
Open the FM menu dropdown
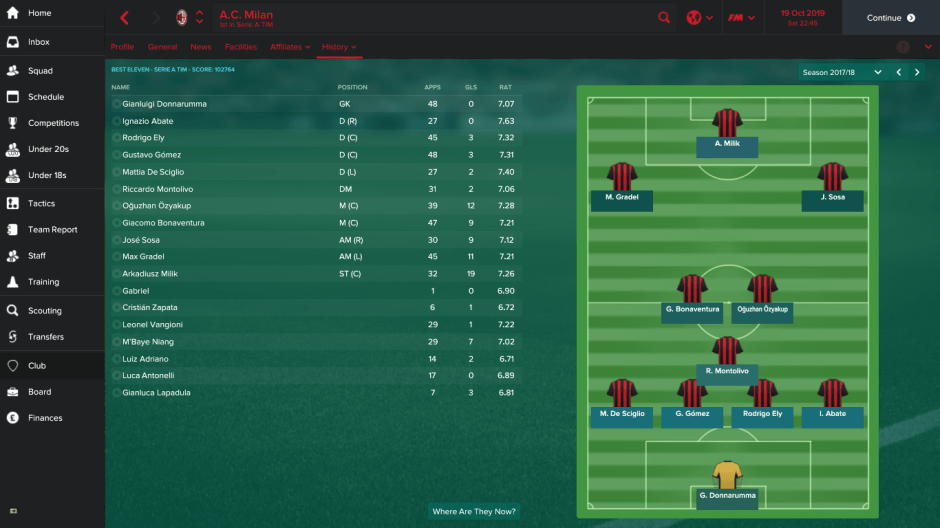click(x=741, y=18)
